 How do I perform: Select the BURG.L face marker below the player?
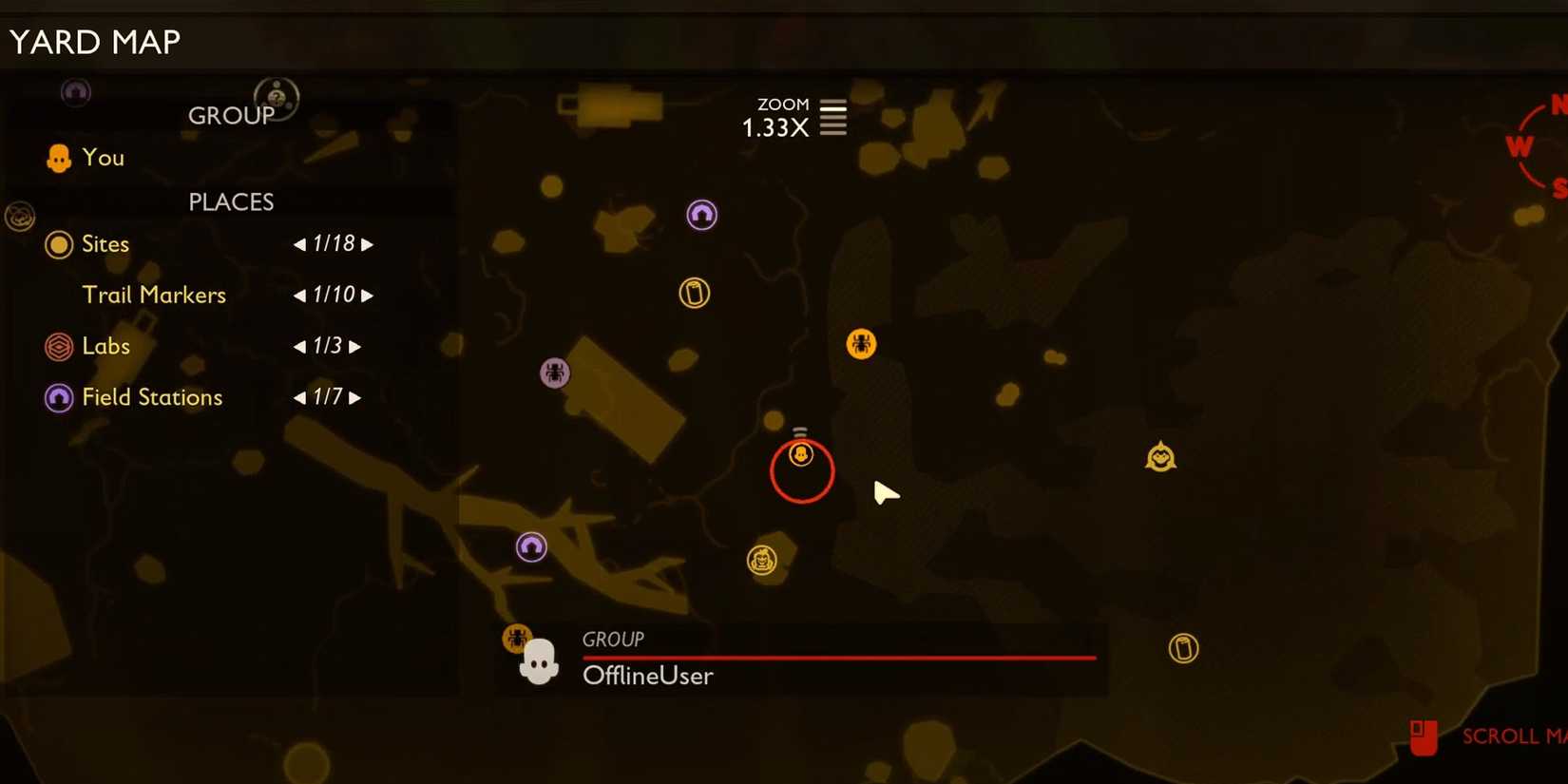coord(760,561)
